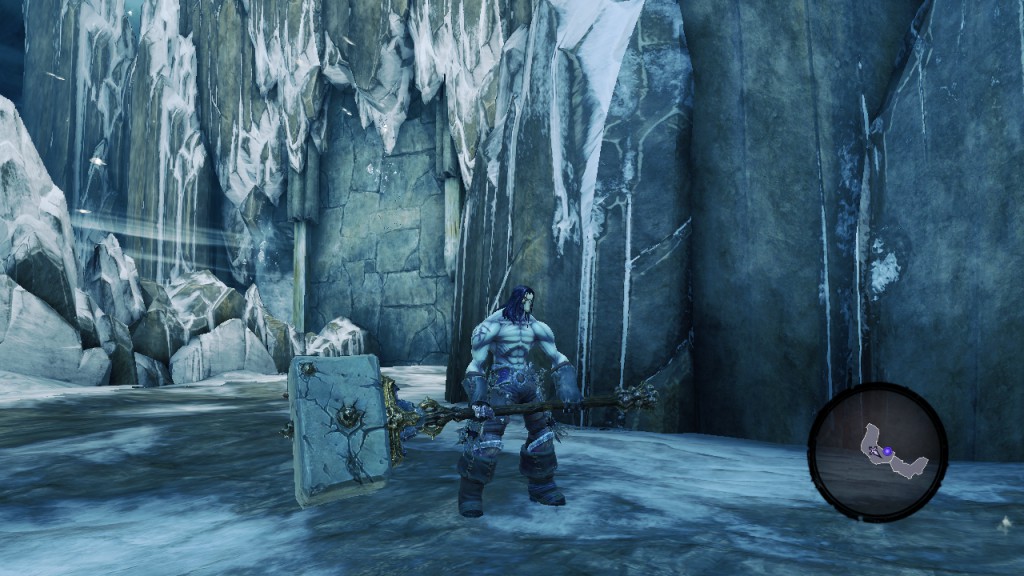Select the purple player marker on the minimap

click(x=885, y=452)
